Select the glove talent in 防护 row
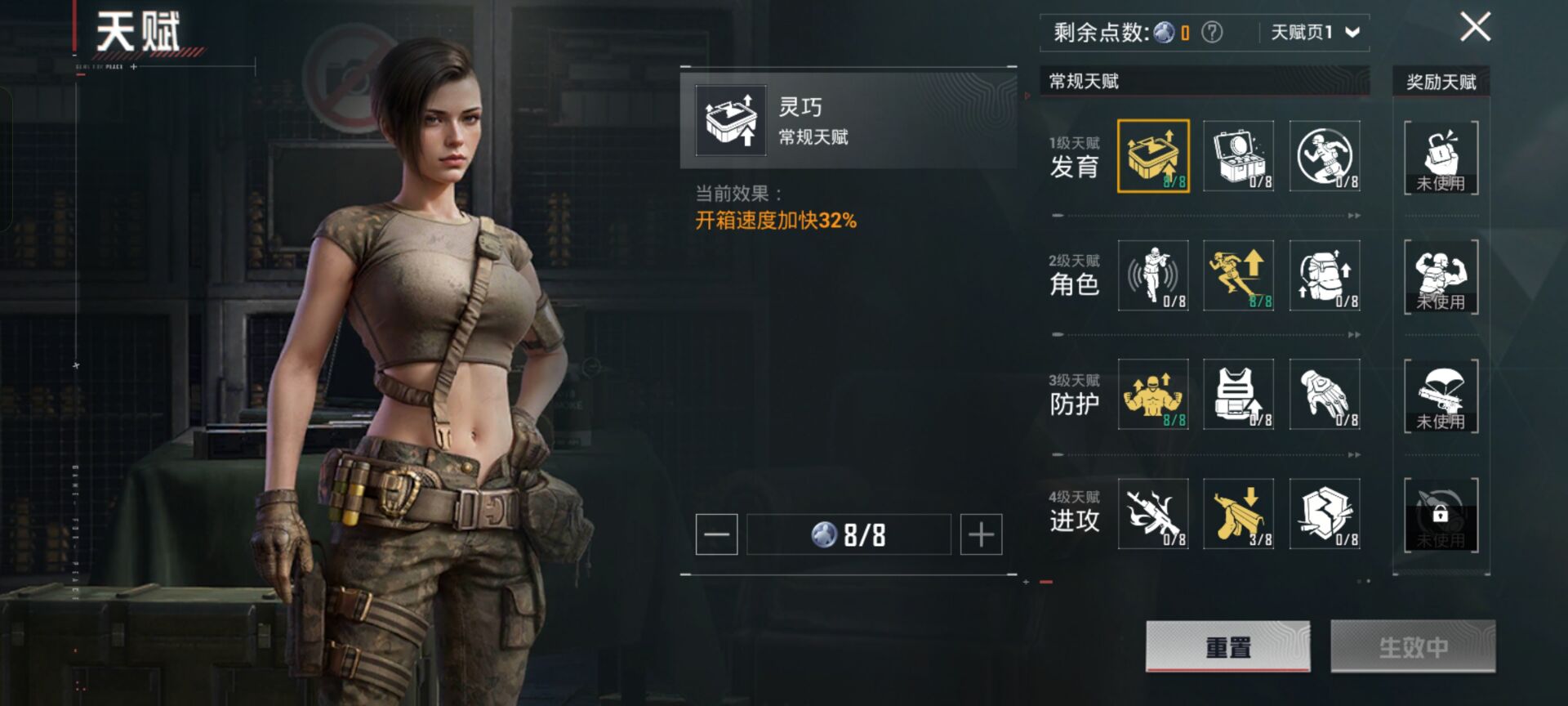This screenshot has width=1568, height=706. (x=1324, y=395)
